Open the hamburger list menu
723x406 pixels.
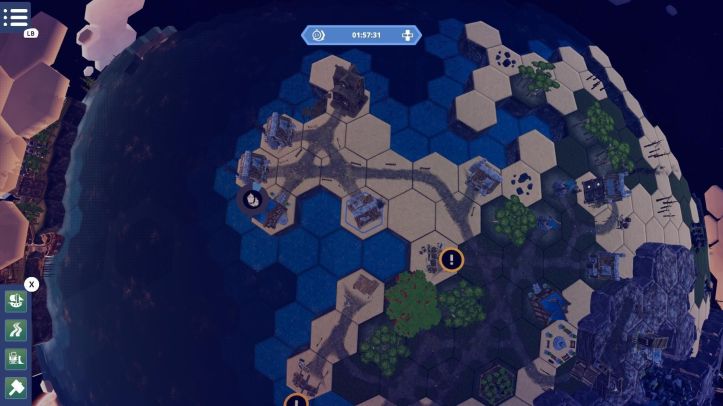tap(16, 16)
